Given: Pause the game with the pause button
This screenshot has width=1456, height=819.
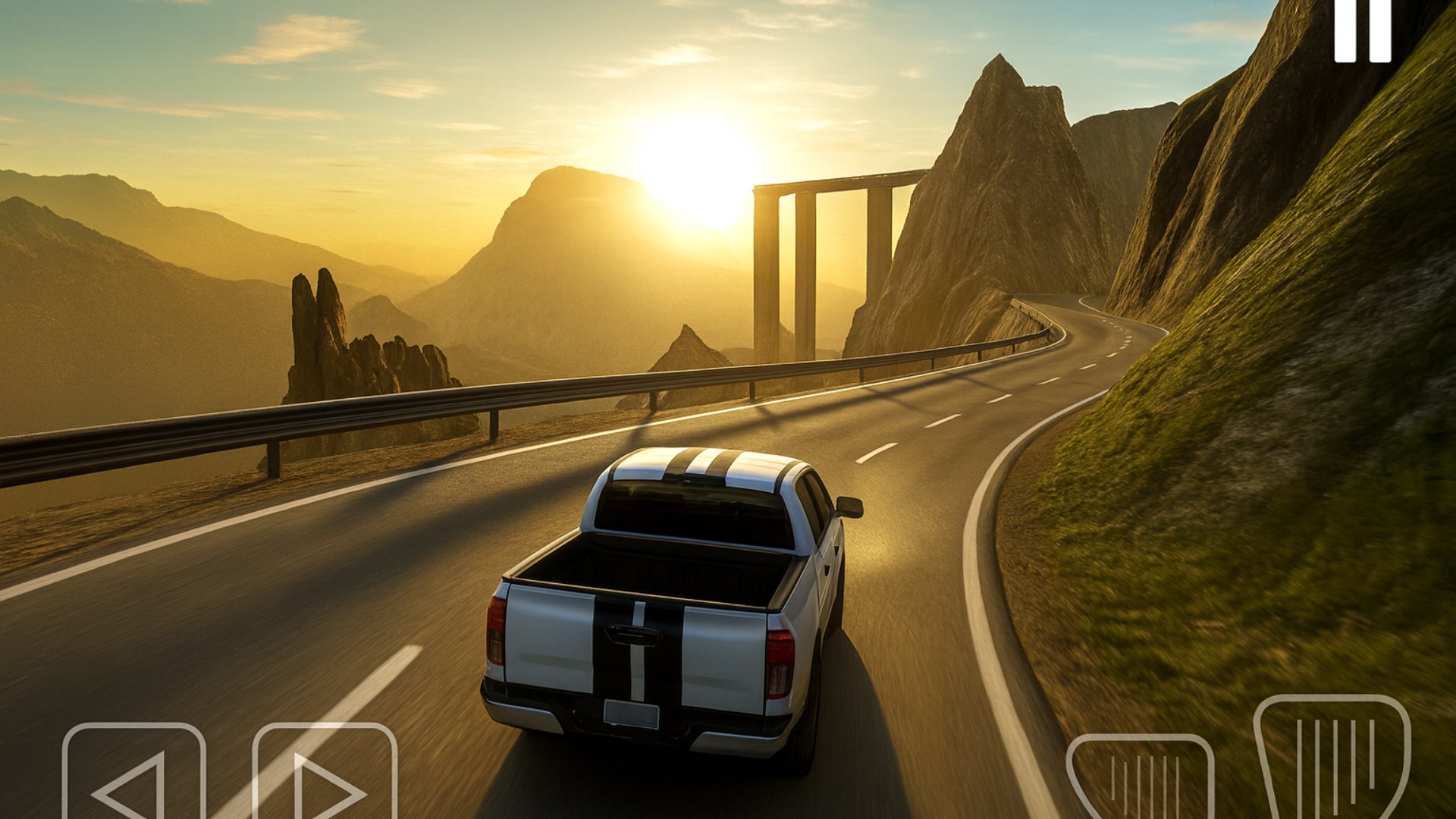Looking at the screenshot, I should [x=1363, y=30].
